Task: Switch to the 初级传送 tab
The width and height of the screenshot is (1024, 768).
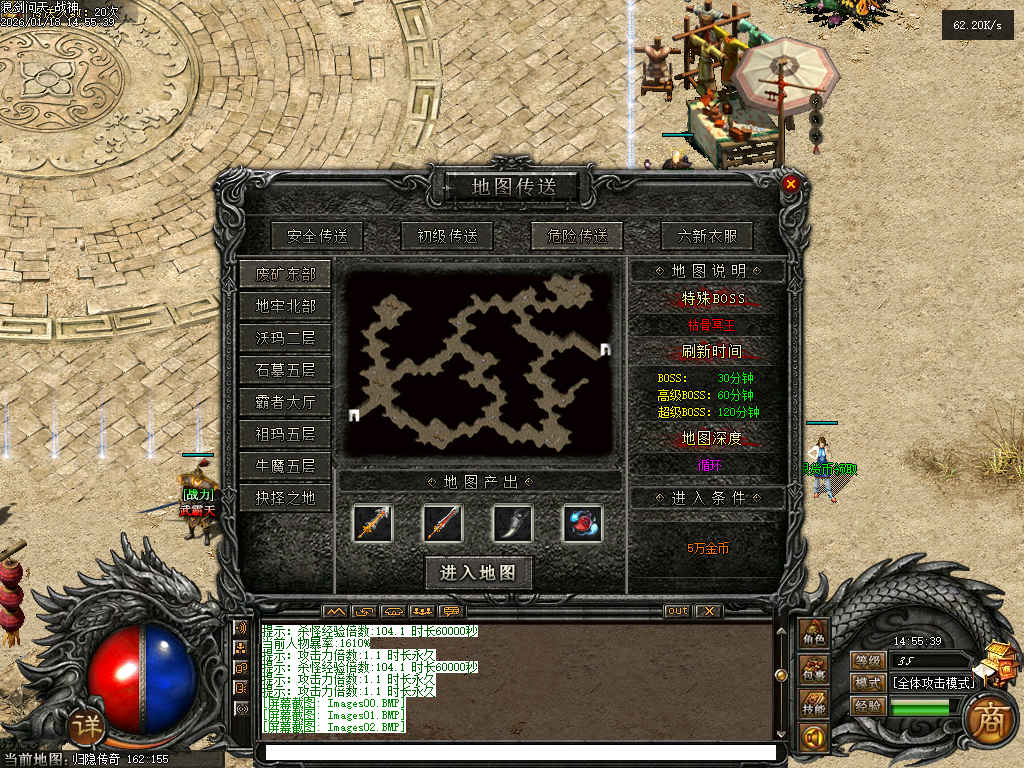Action: click(447, 236)
